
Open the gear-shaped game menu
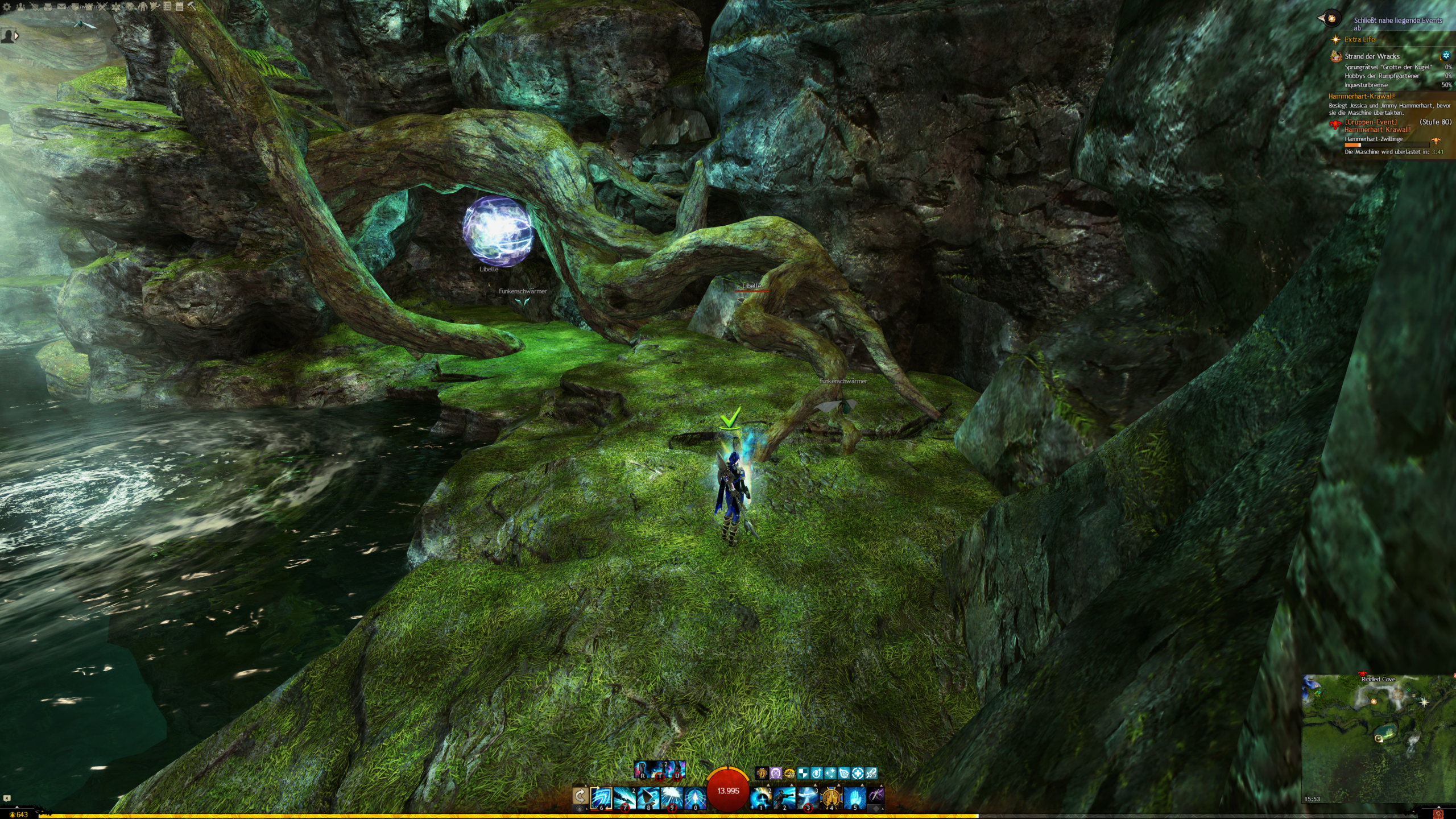tap(7, 7)
